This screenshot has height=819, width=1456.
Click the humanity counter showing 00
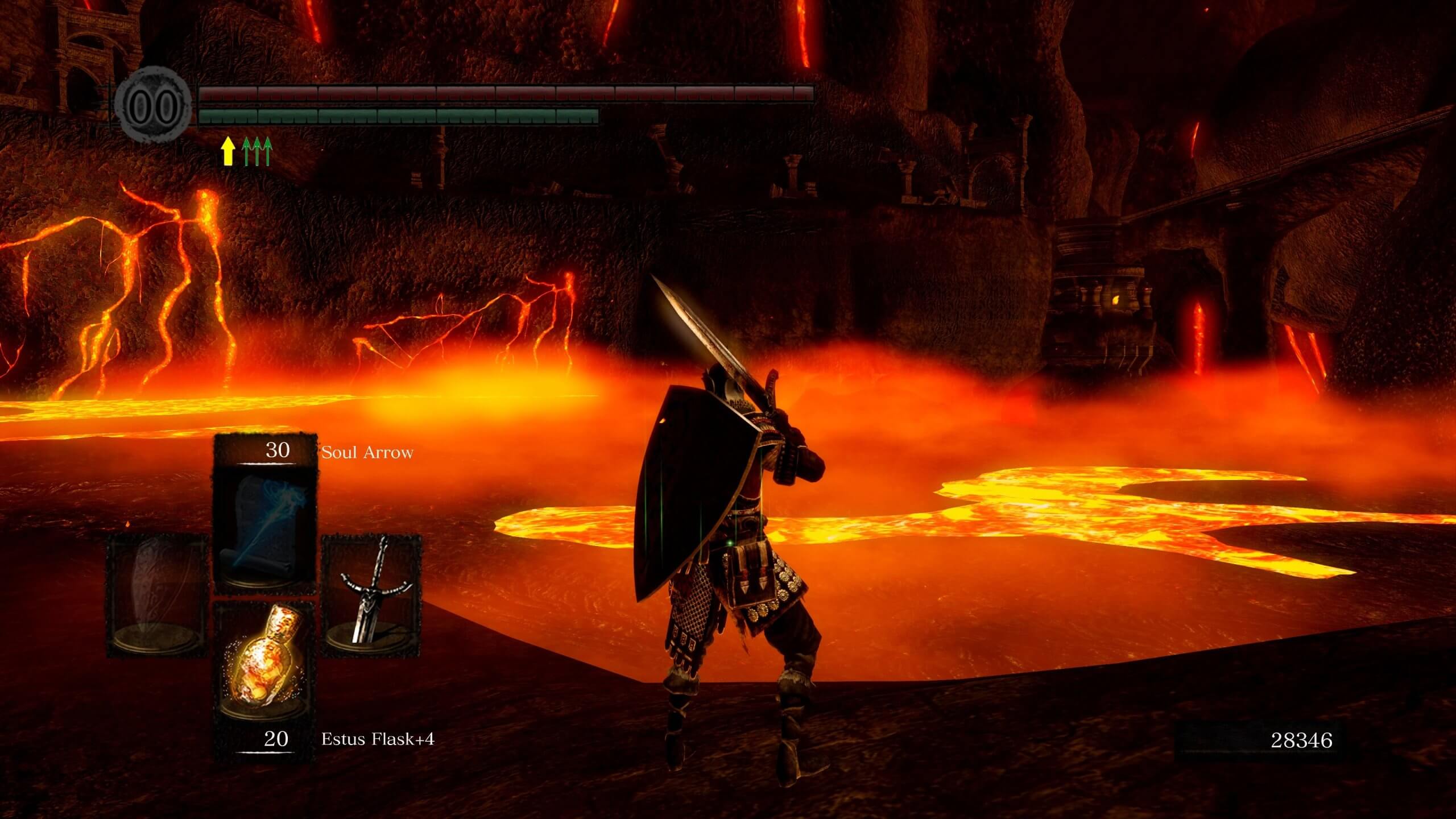152,105
